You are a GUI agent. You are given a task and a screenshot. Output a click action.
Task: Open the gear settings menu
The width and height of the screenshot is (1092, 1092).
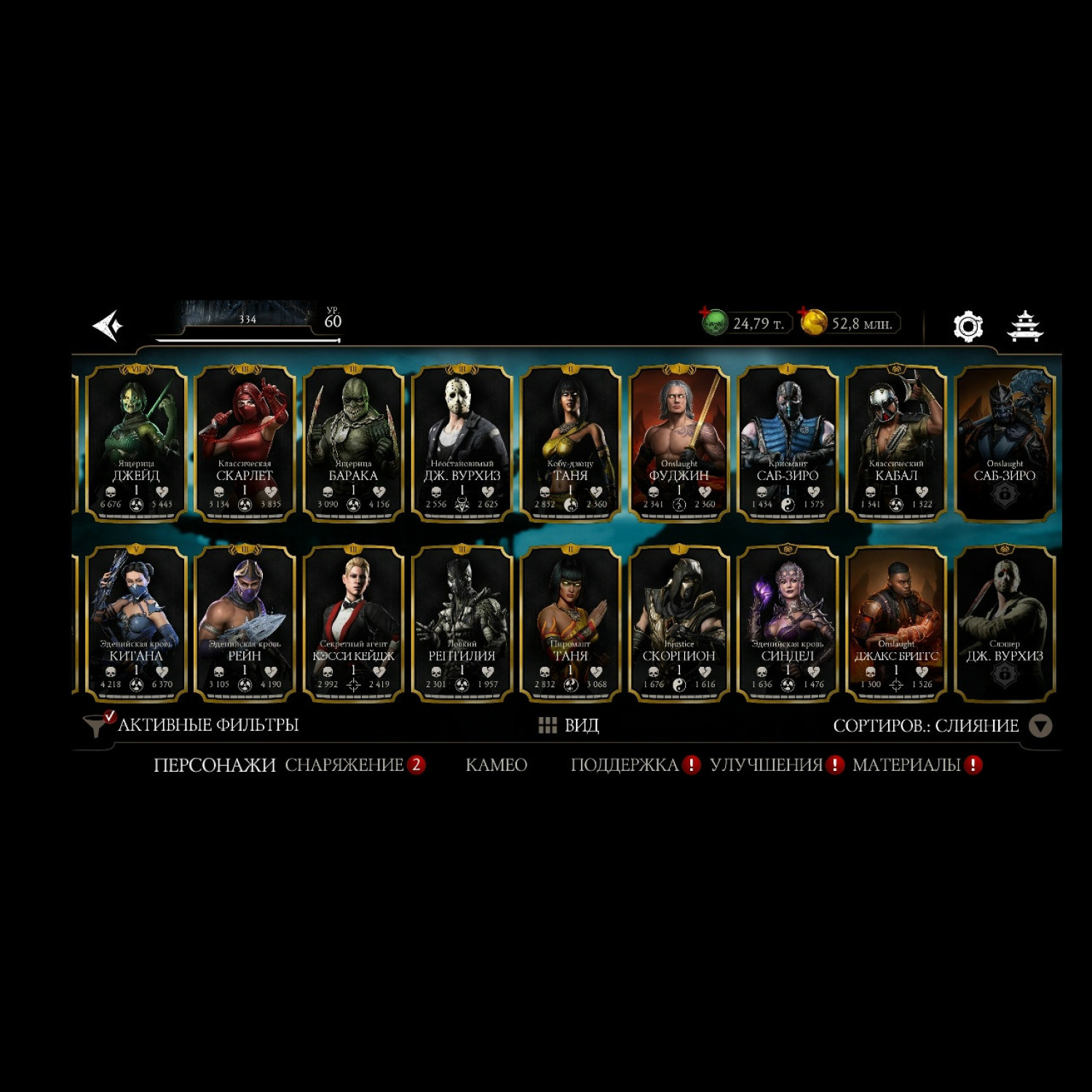(x=968, y=326)
